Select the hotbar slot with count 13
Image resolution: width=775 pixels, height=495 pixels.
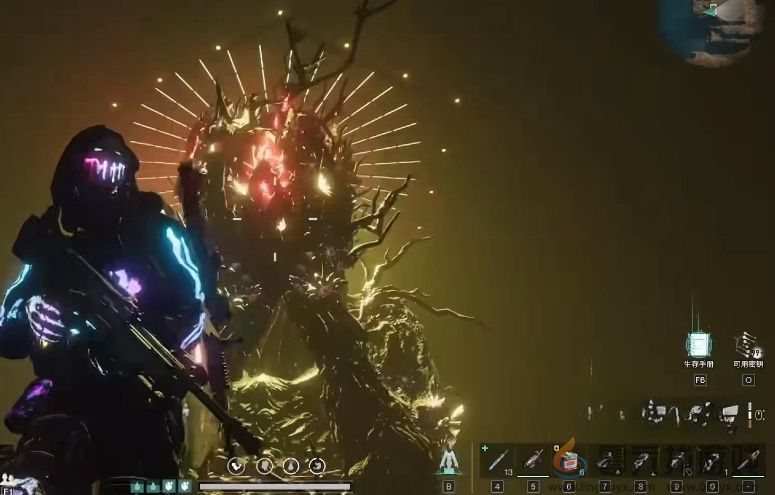click(498, 461)
